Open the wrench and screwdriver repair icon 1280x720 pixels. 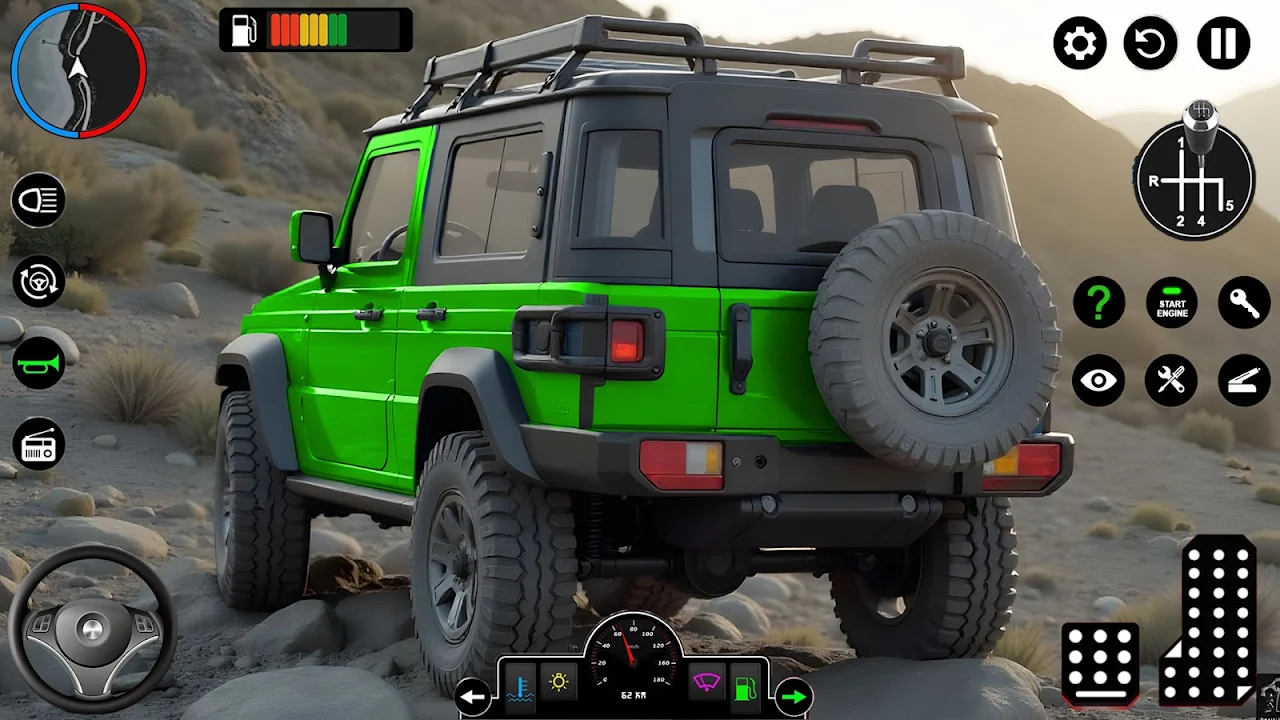(x=1171, y=380)
